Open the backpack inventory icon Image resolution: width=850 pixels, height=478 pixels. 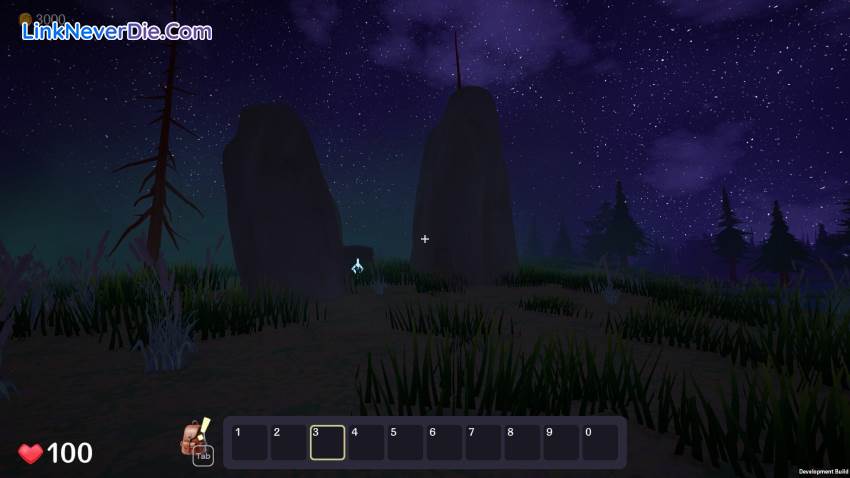(x=193, y=437)
